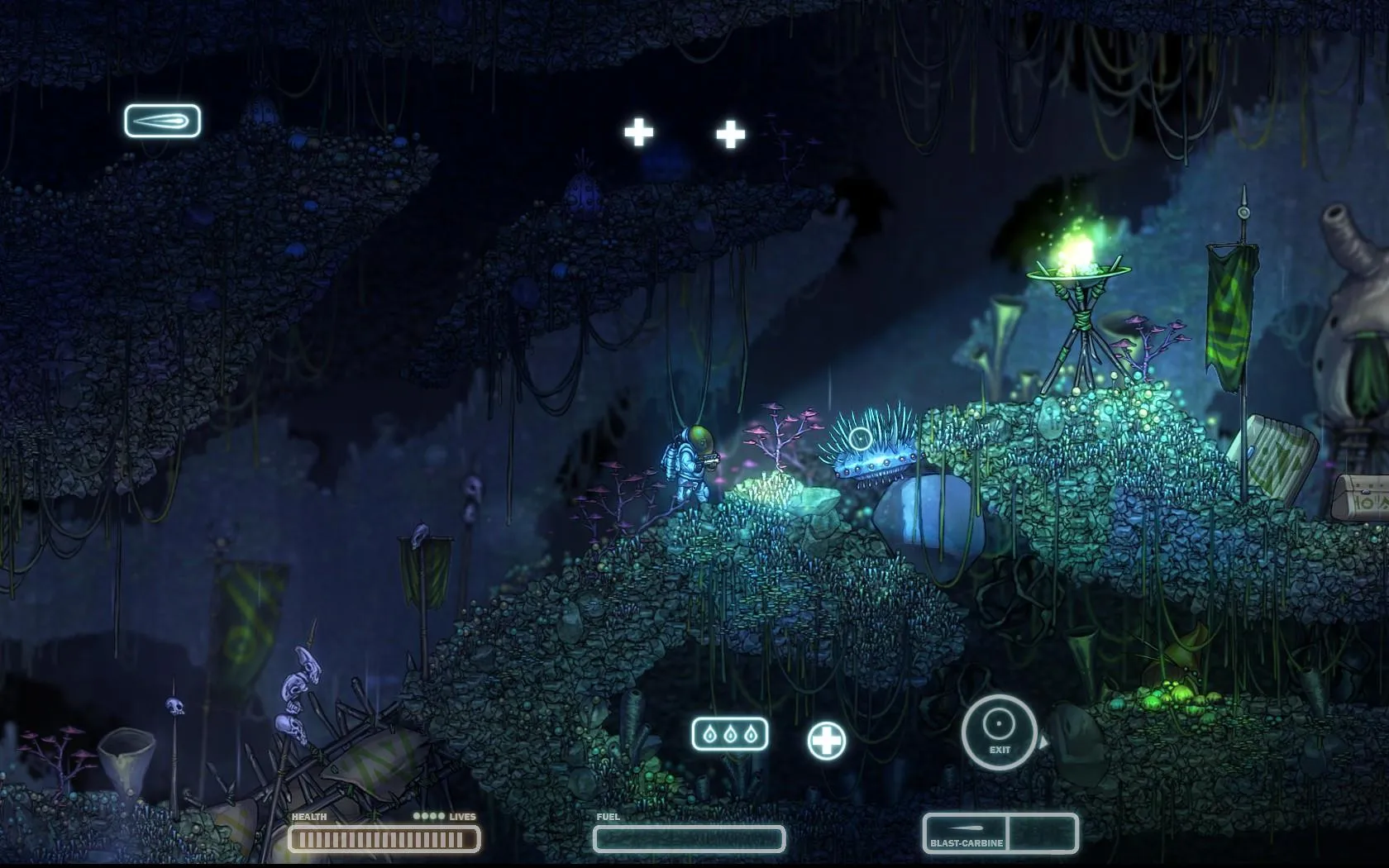Select the circled plus health marker
The width and height of the screenshot is (1389, 868).
(x=826, y=740)
